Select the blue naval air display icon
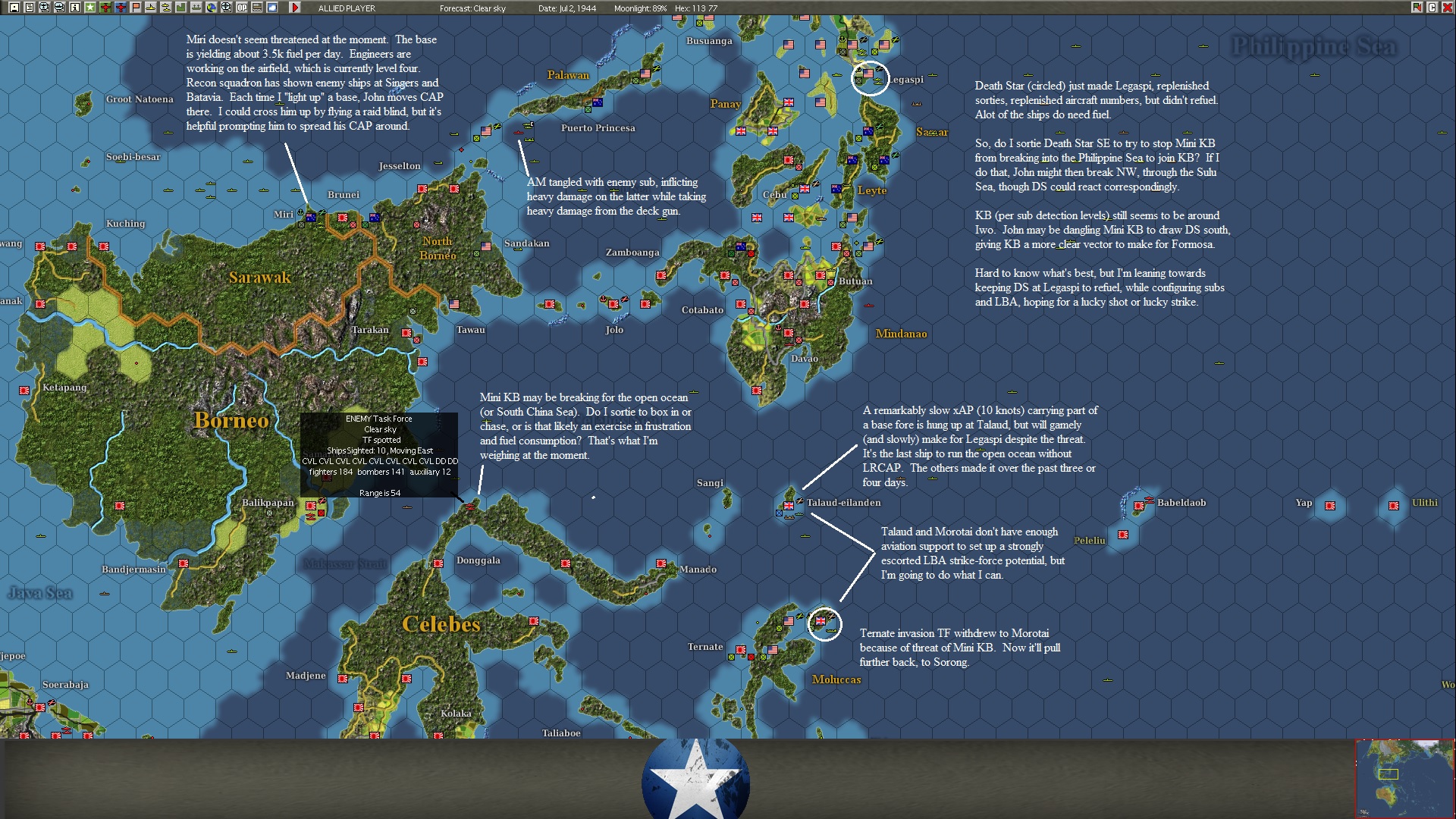The height and width of the screenshot is (819, 1456). pos(119,8)
